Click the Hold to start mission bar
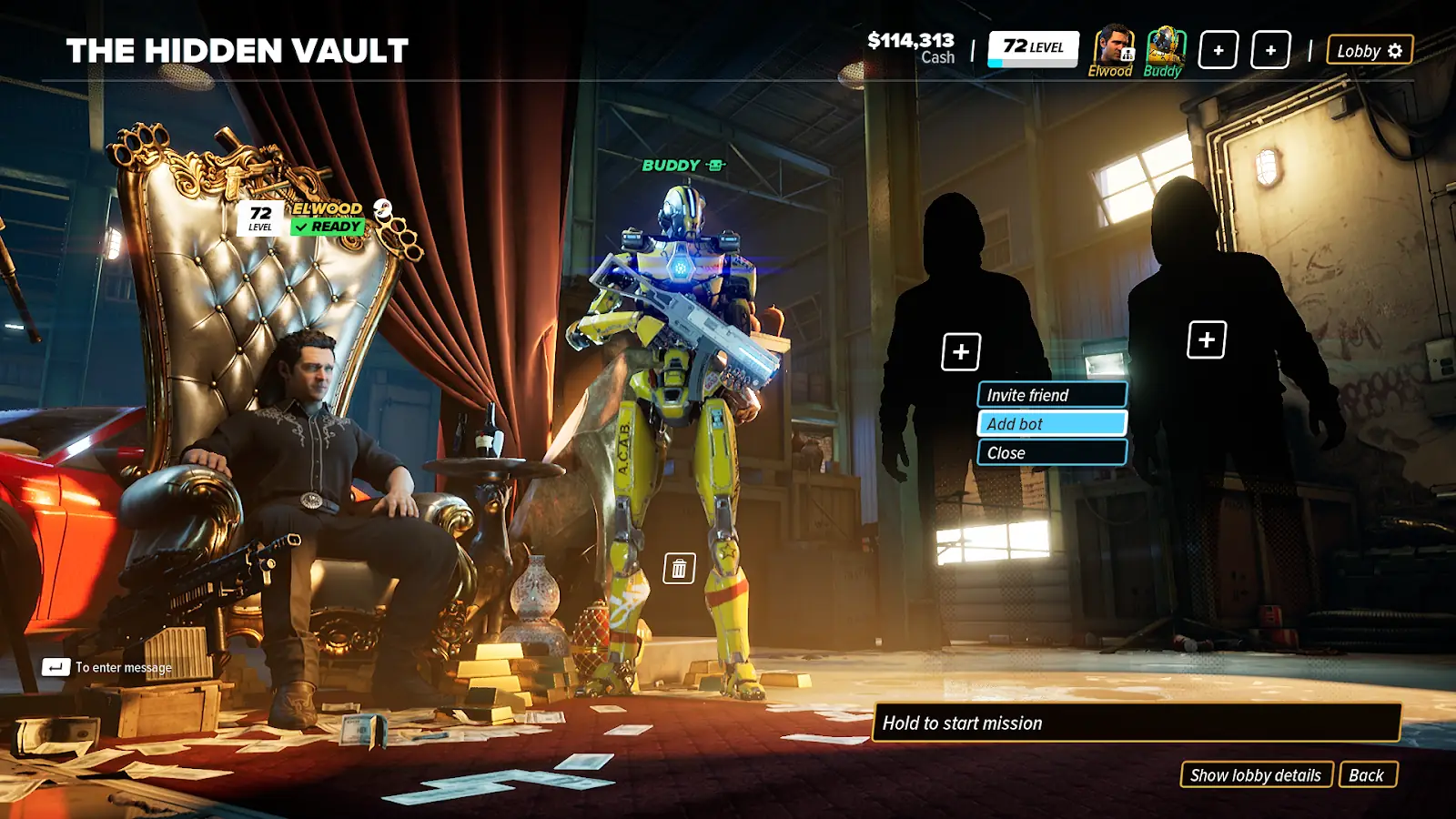The width and height of the screenshot is (1456, 819). coord(1136,723)
